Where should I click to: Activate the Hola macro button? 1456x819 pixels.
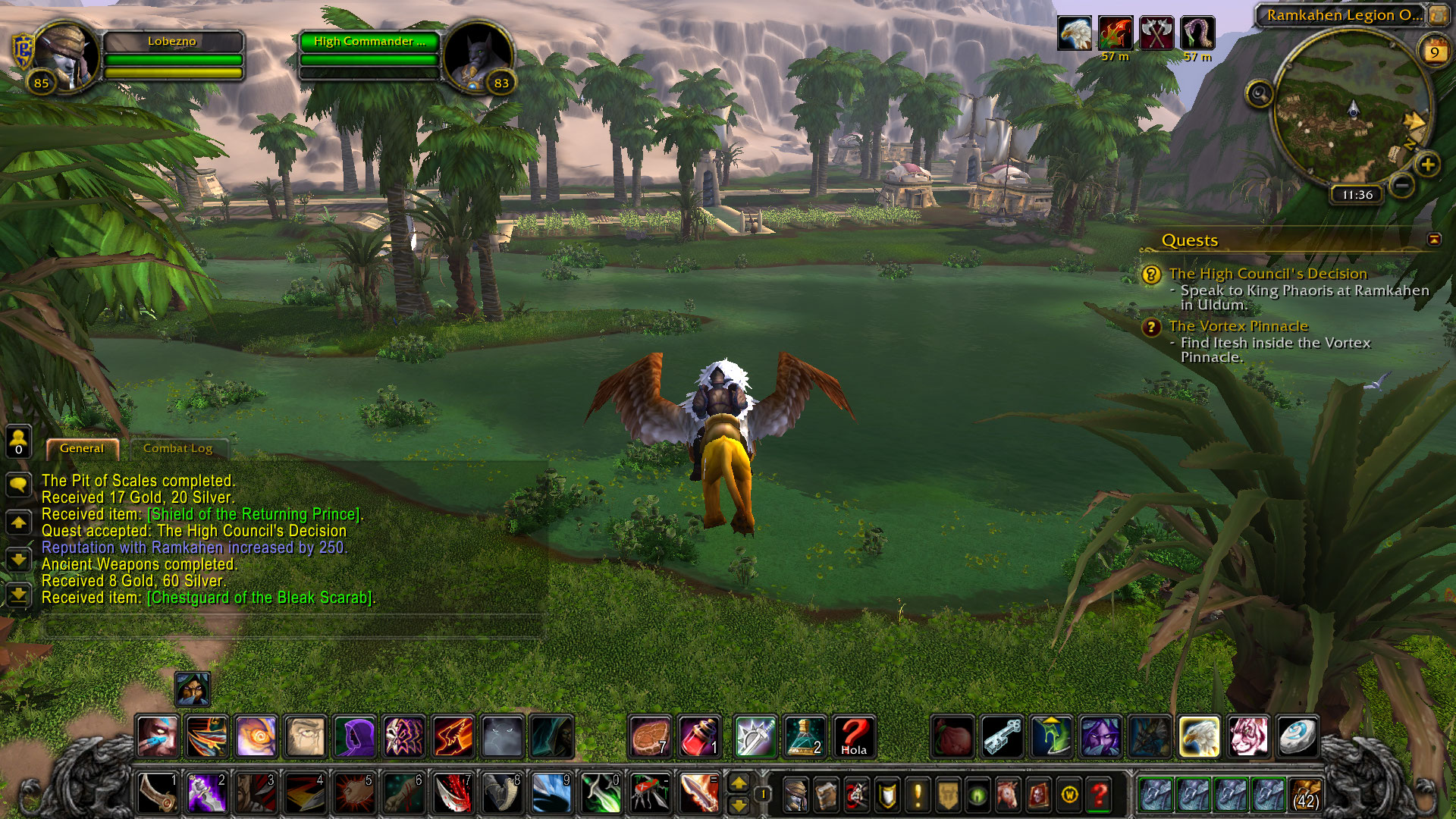(853, 736)
